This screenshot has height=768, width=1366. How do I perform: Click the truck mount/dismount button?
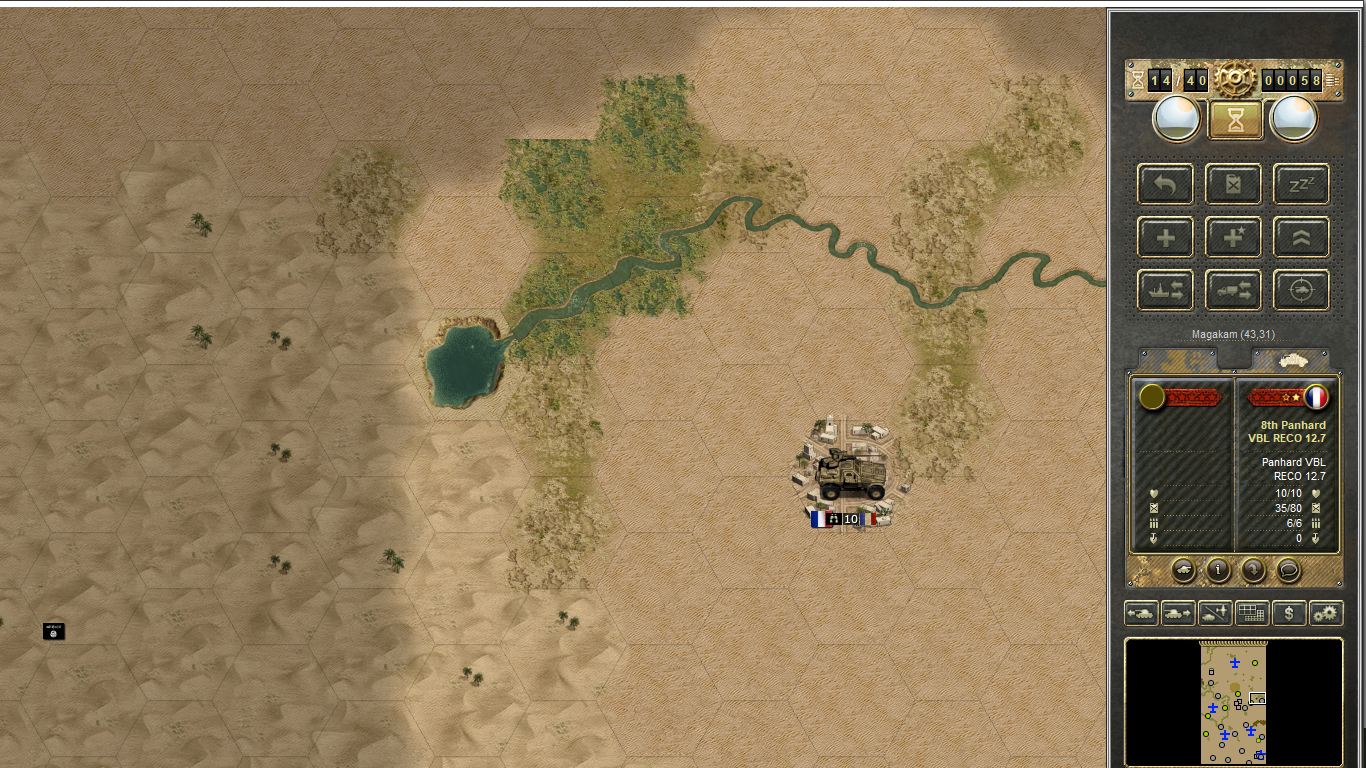(1233, 290)
